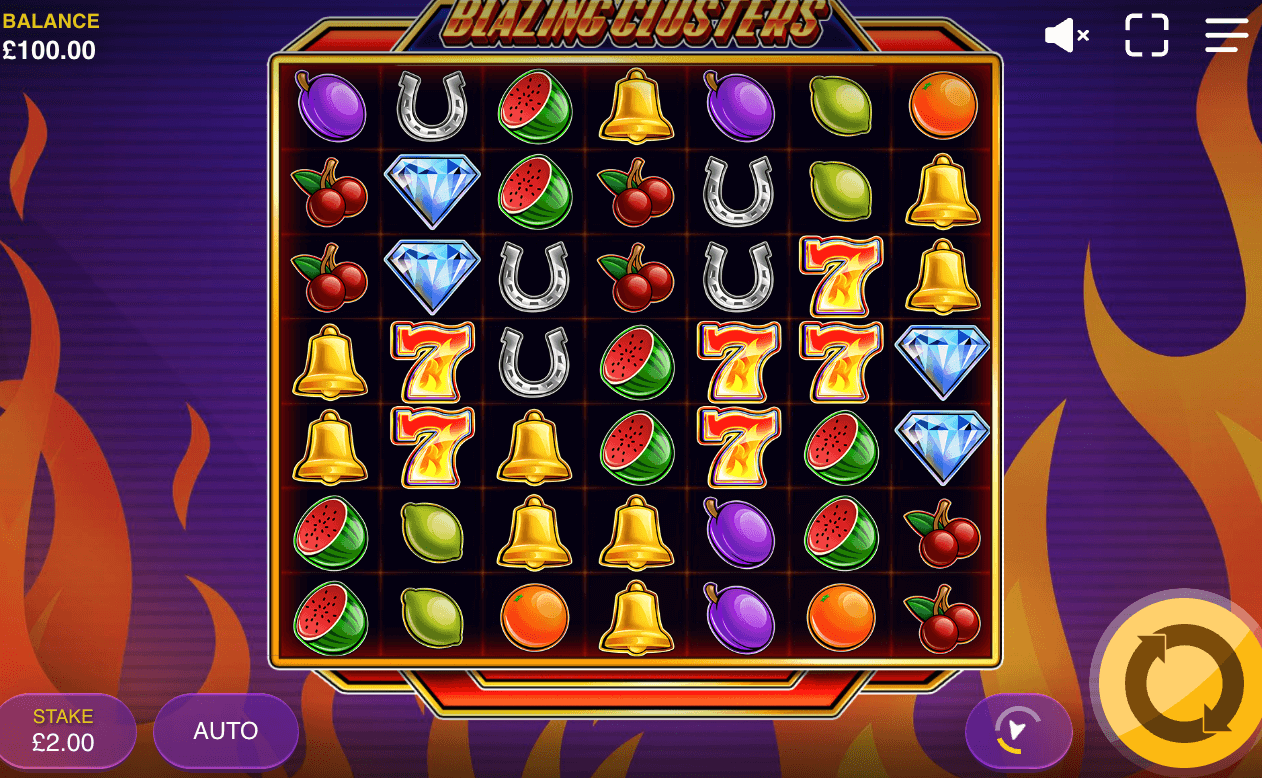This screenshot has width=1262, height=778.
Task: Activate the AUTO spin button
Action: click(x=226, y=731)
